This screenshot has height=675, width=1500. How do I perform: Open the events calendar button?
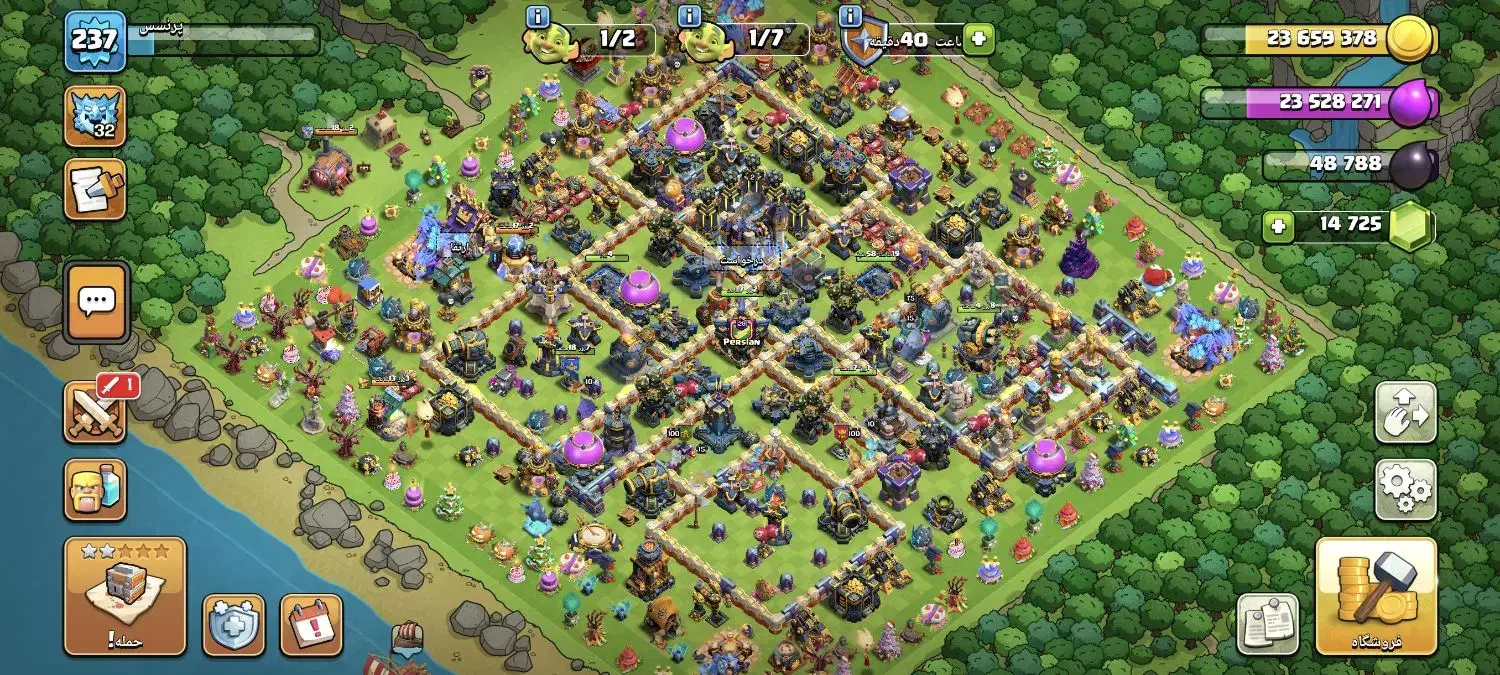[x=311, y=625]
